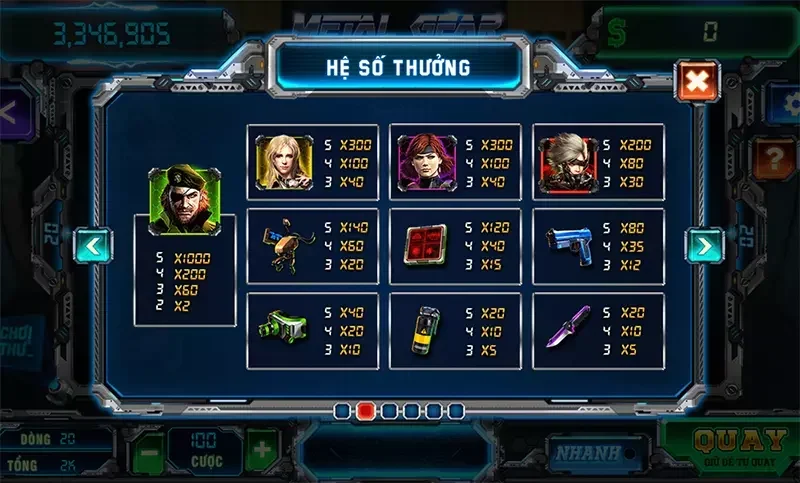Increase the bet with the plus button
The height and width of the screenshot is (483, 800).
263,449
